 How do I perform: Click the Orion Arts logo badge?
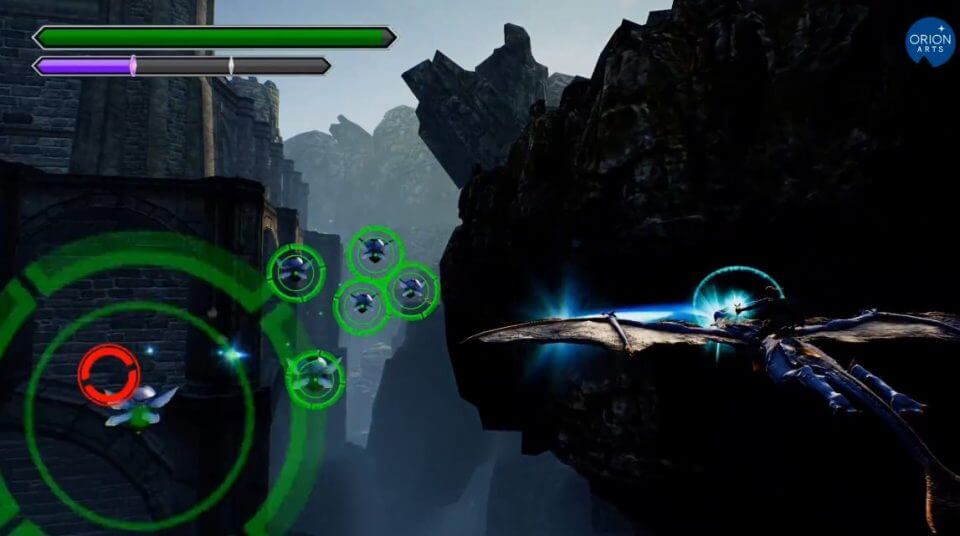(x=929, y=42)
